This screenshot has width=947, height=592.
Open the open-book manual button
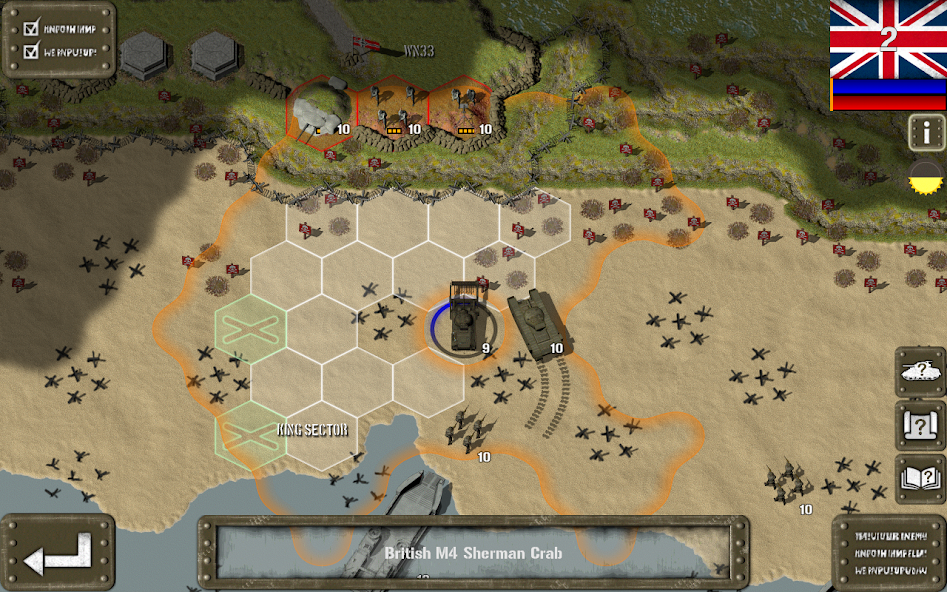(920, 479)
